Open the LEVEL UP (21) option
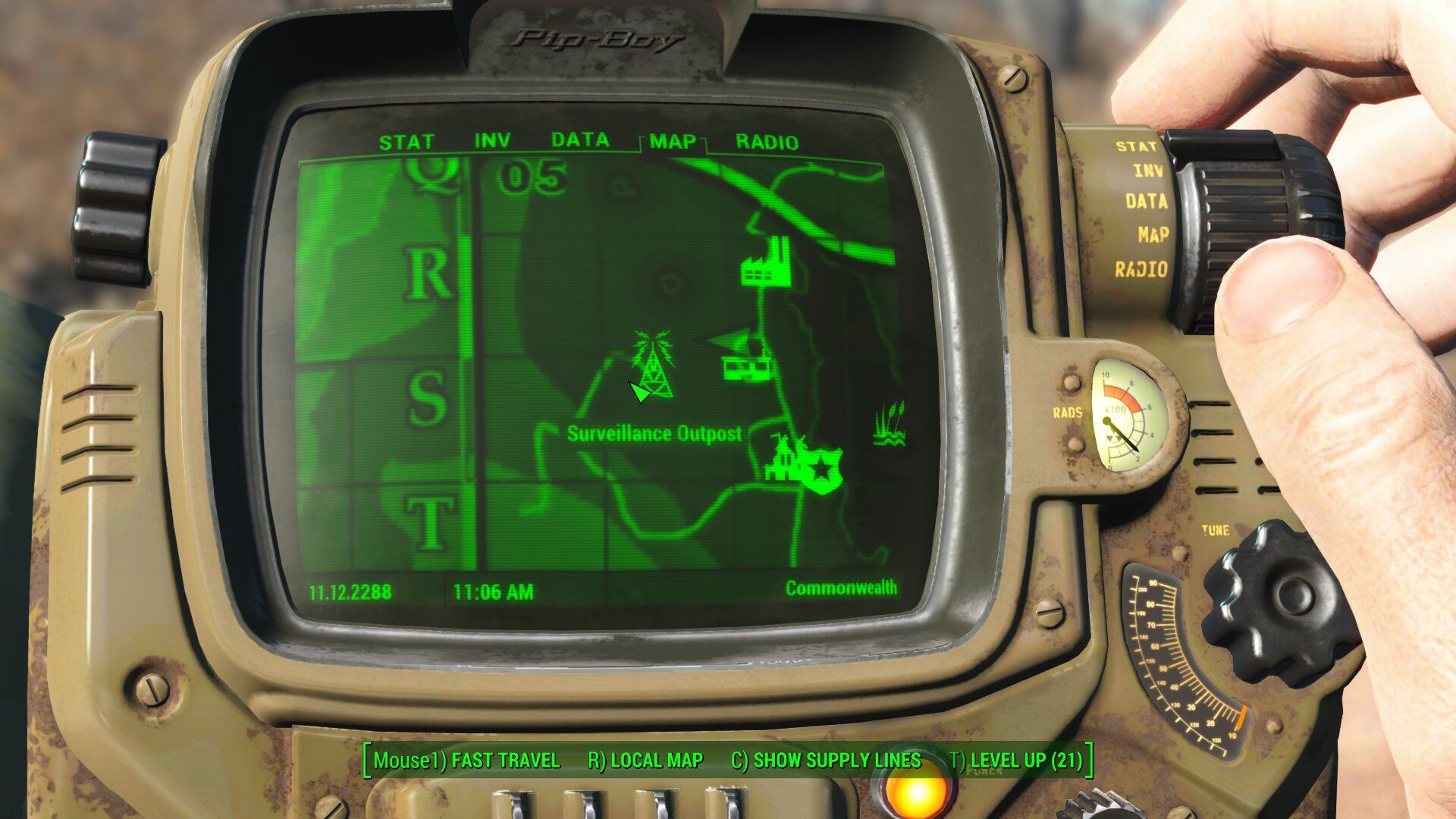The width and height of the screenshot is (1456, 819). click(x=1017, y=761)
